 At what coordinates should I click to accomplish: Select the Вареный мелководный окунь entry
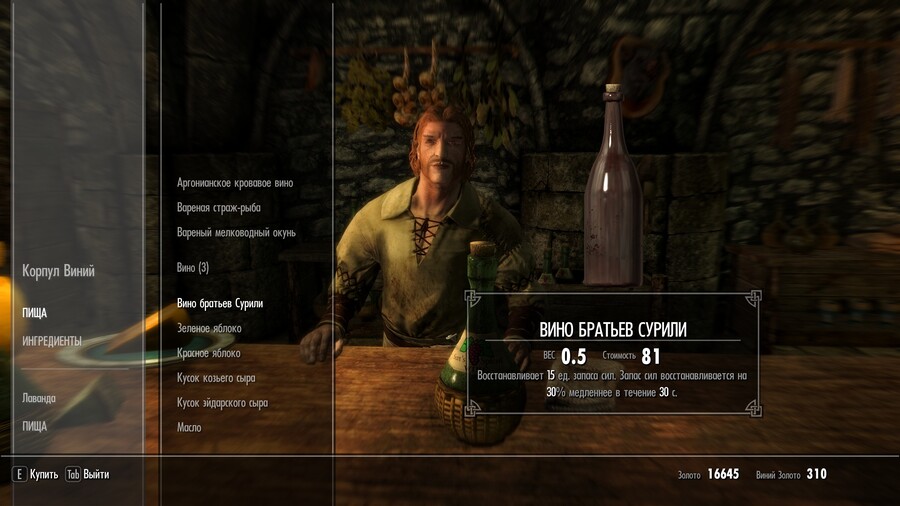pos(236,232)
